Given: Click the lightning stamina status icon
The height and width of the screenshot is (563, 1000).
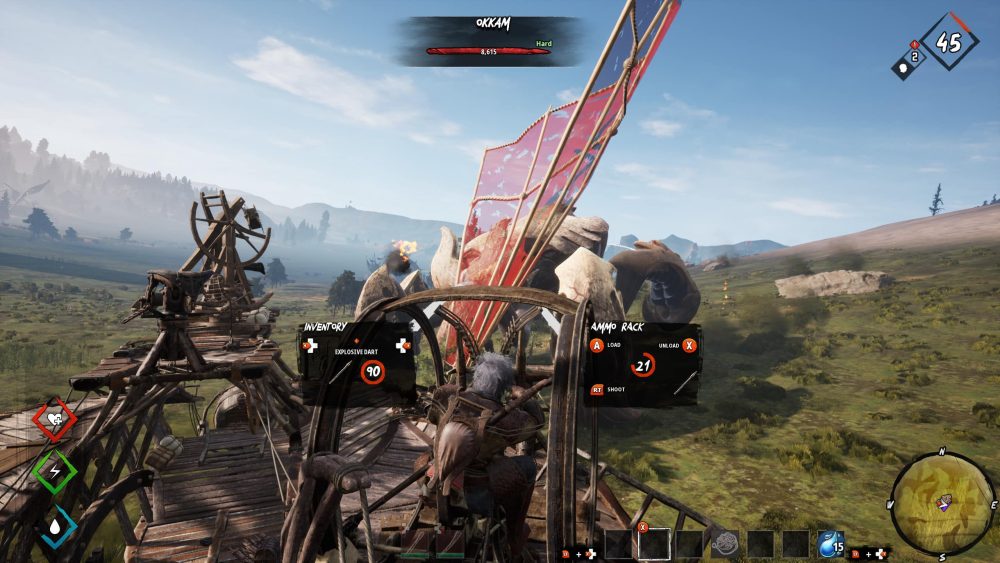Looking at the screenshot, I should (x=54, y=471).
